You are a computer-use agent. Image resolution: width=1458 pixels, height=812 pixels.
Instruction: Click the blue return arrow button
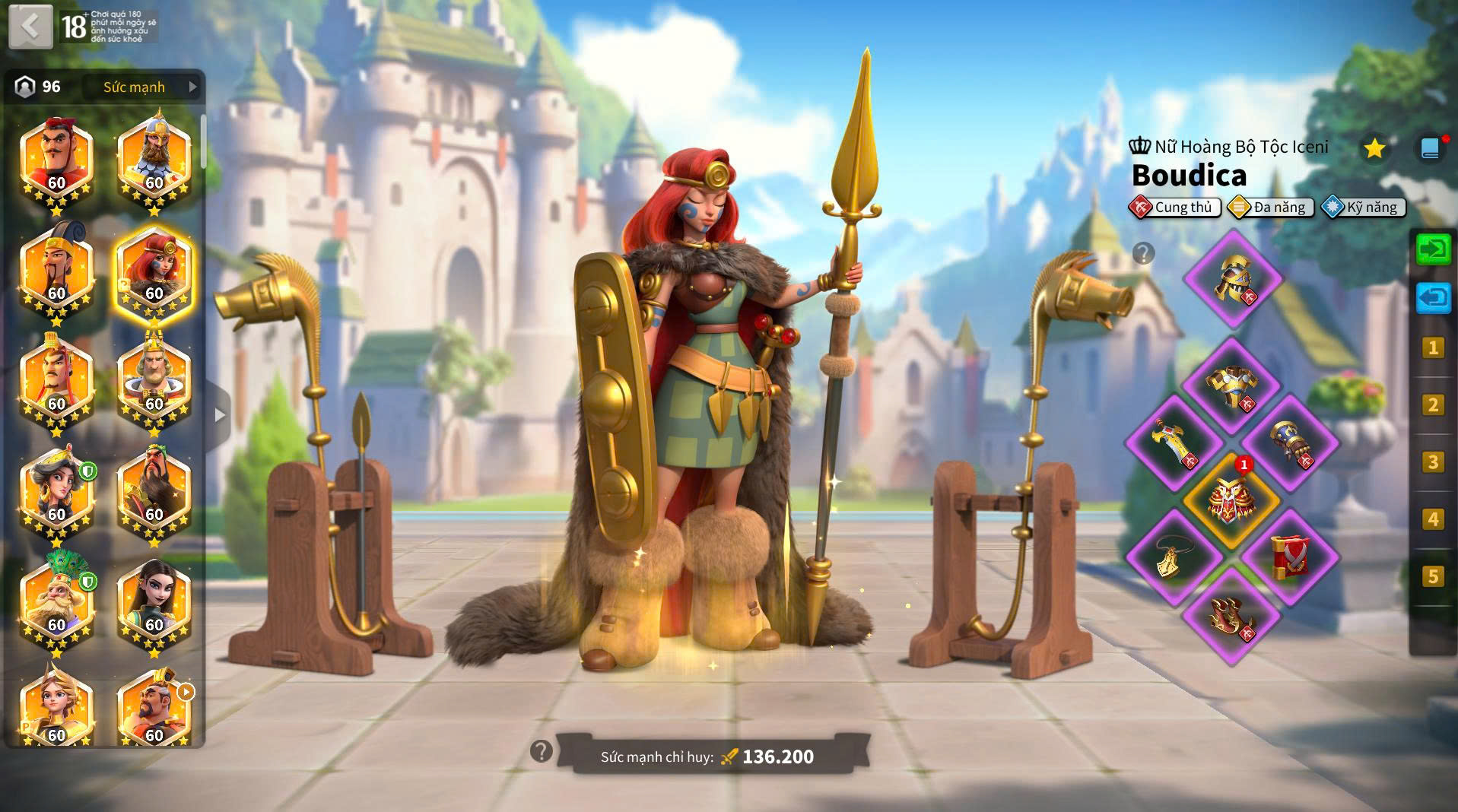tap(1433, 298)
